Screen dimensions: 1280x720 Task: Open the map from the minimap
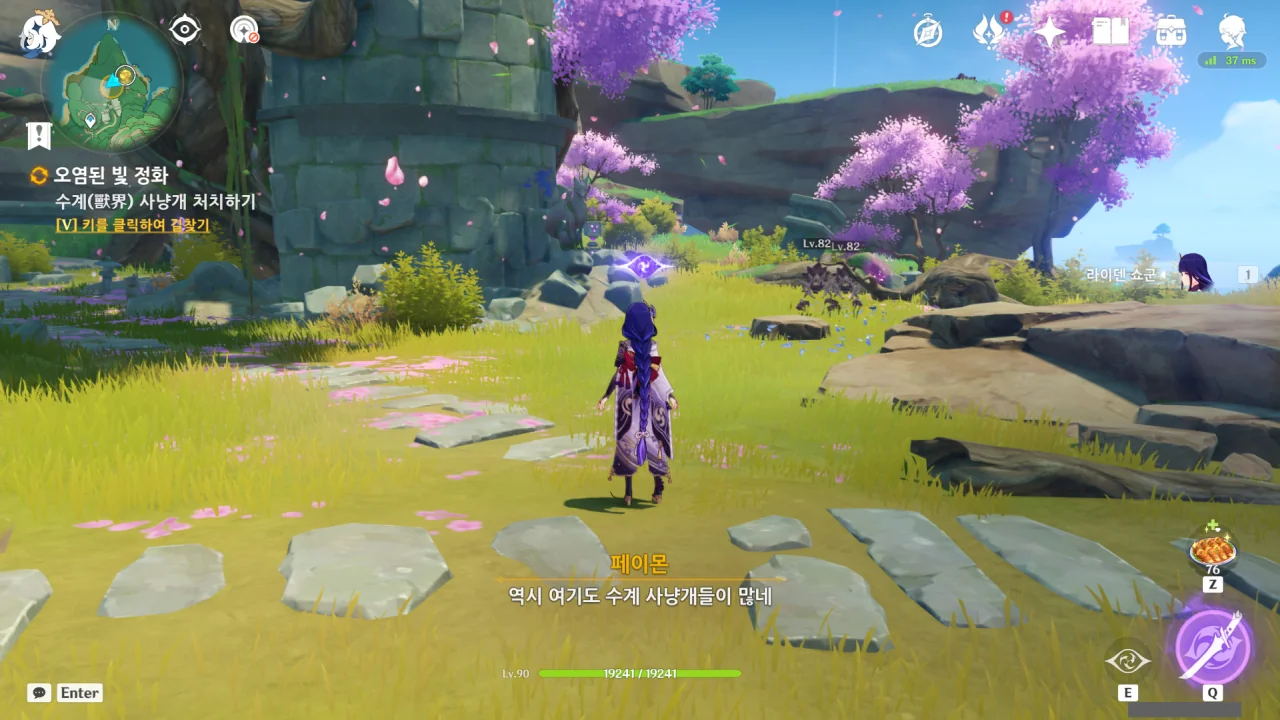pos(112,82)
